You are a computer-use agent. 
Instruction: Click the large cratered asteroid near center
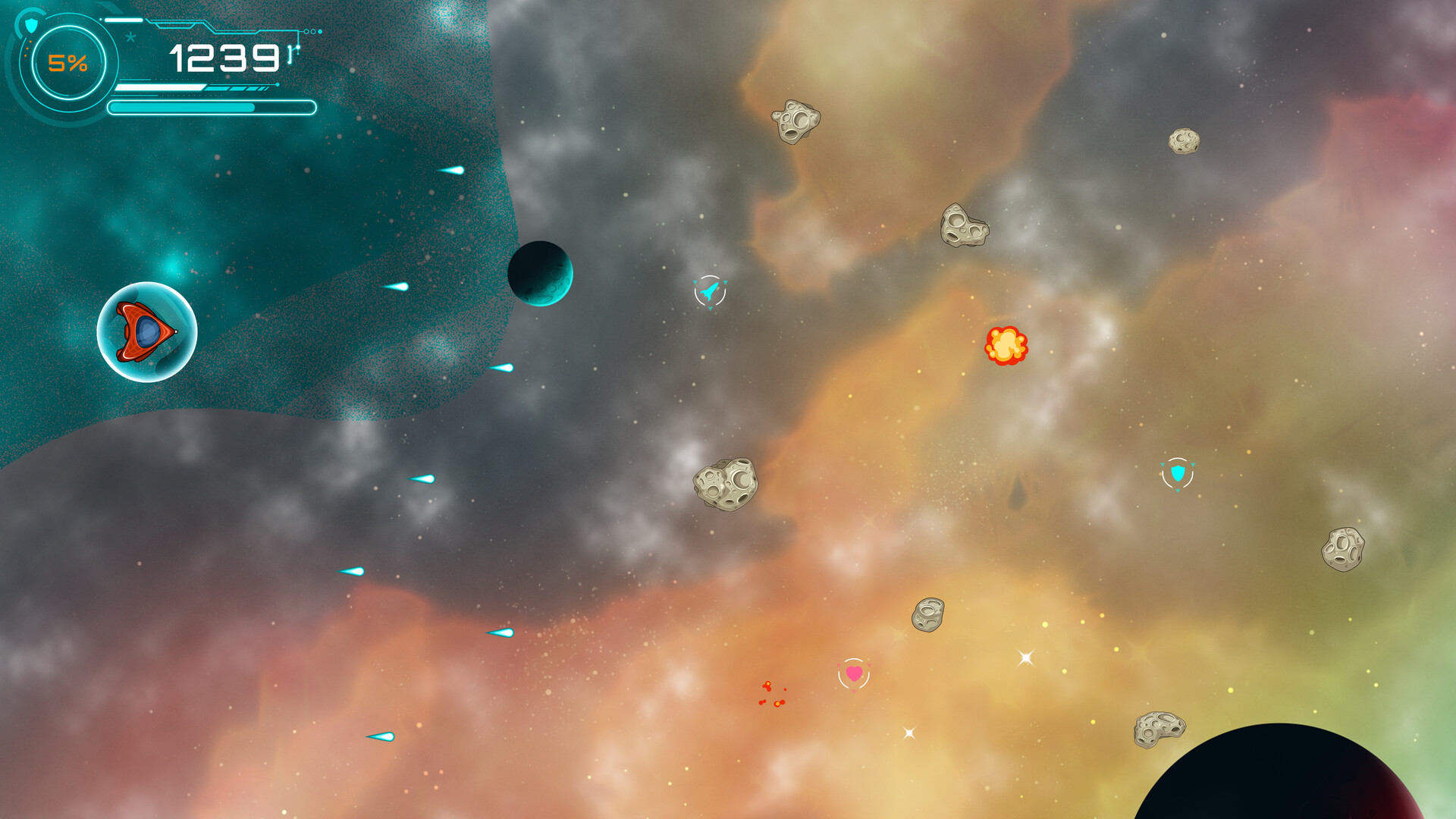coord(726,485)
